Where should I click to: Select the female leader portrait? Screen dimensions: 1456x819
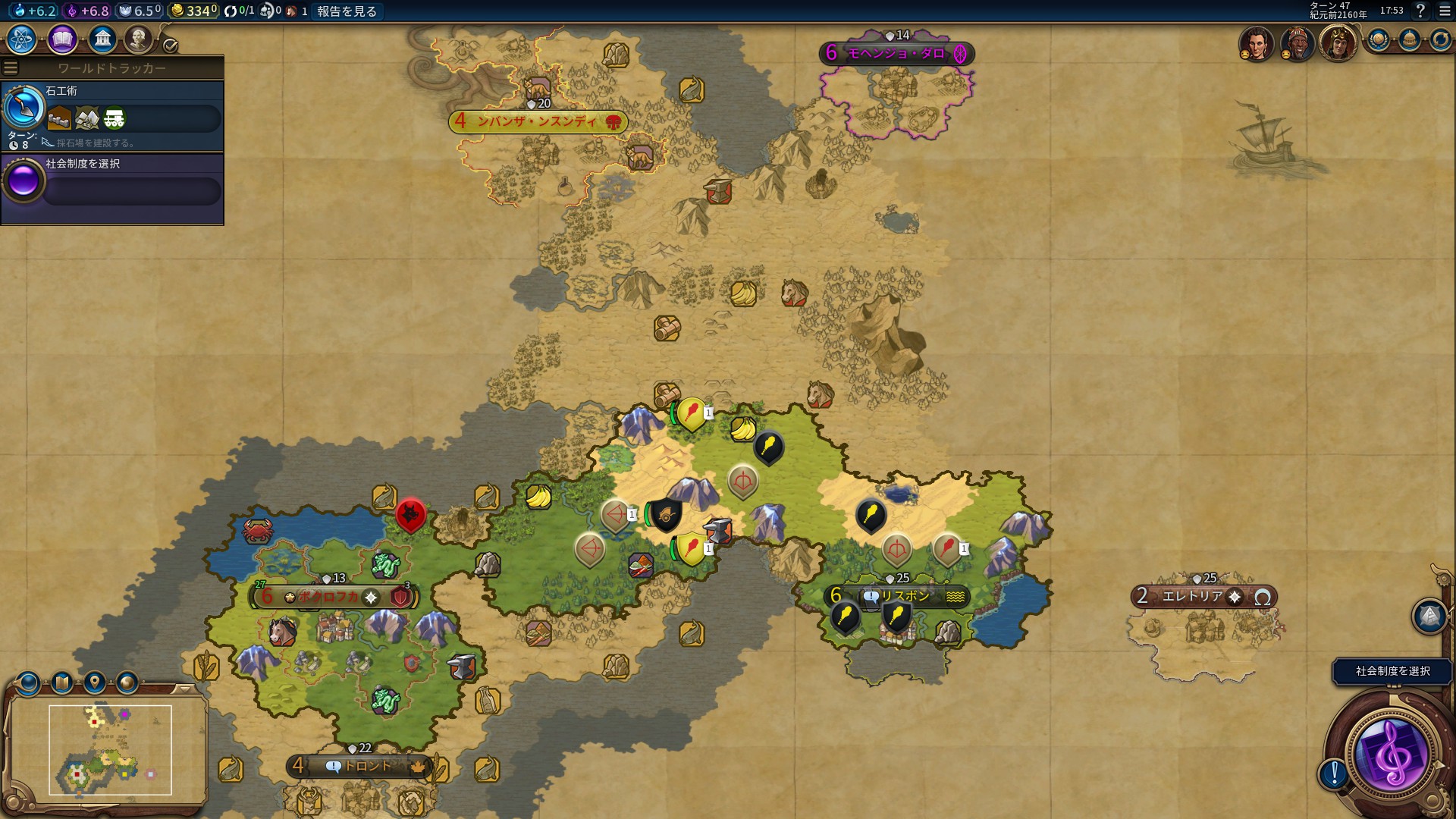[x=1256, y=42]
